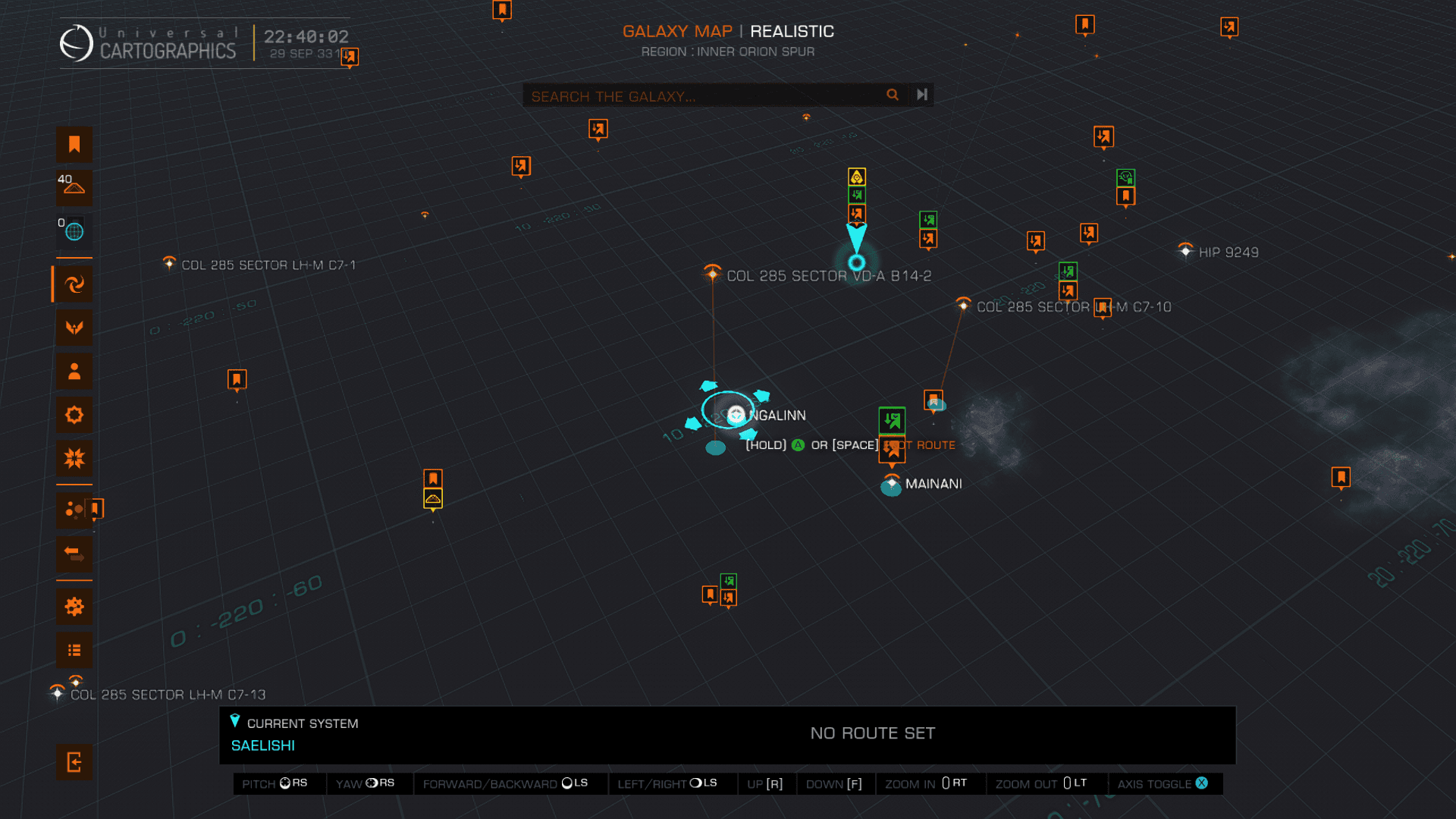Select the COL 285 Sector VD-A B14-2 system
1456x819 pixels.
tap(712, 275)
